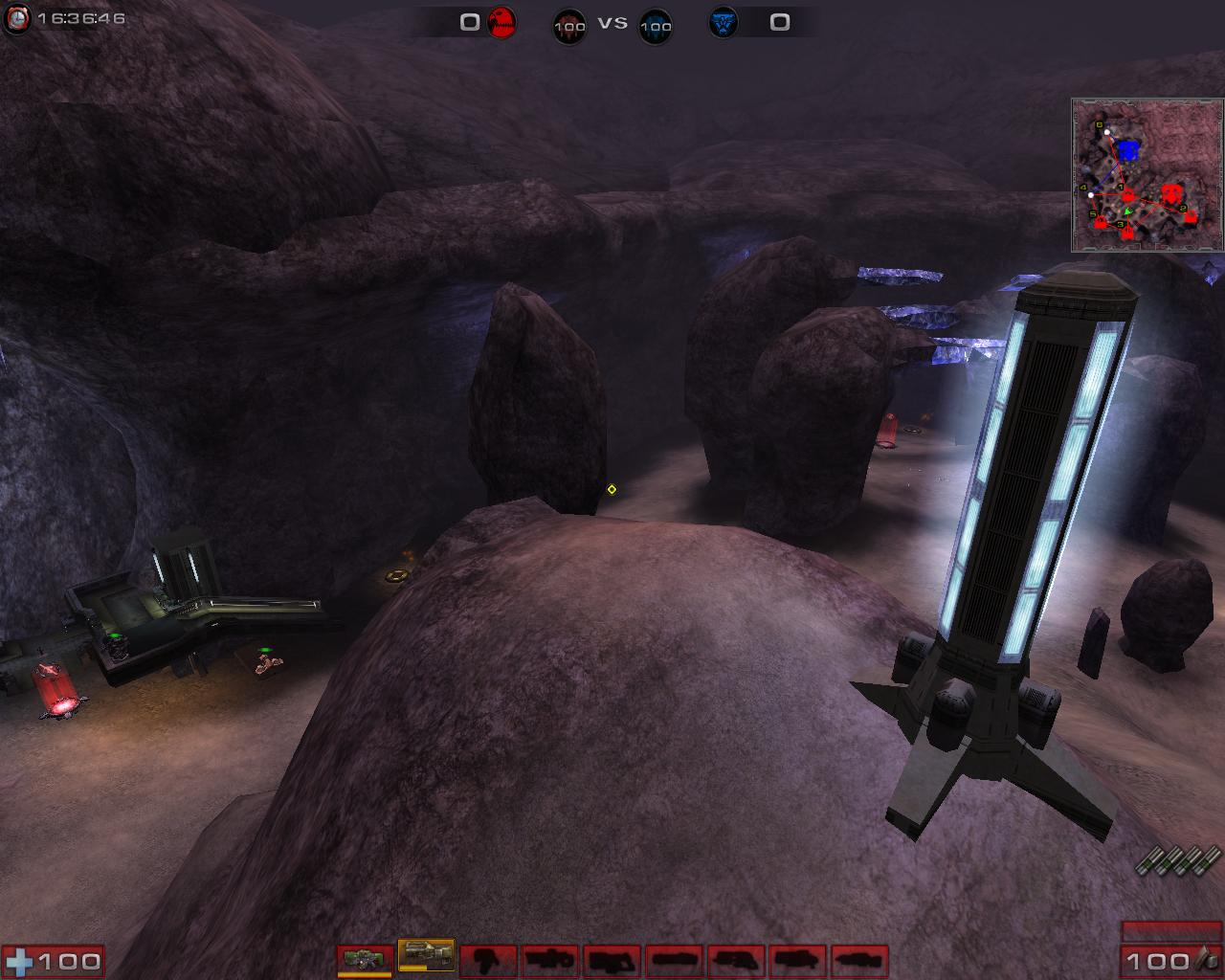This screenshot has height=980, width=1225.
Task: Select the blue base area on the minimap
Action: tap(1129, 149)
